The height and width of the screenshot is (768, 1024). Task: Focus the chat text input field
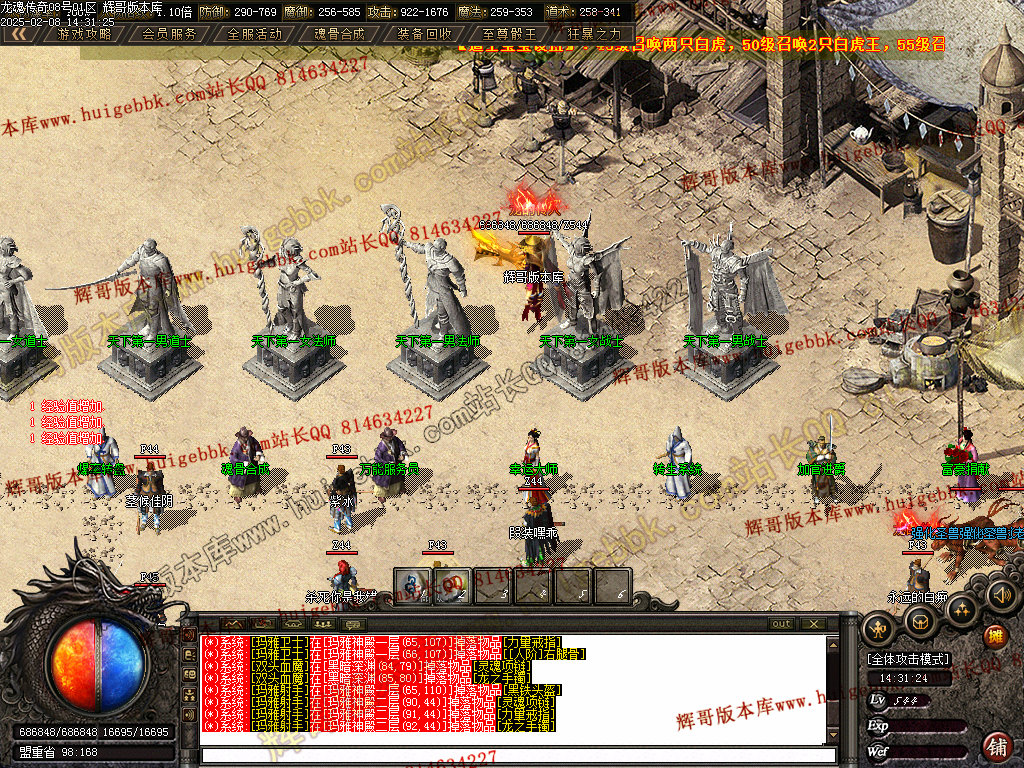pyautogui.click(x=515, y=755)
